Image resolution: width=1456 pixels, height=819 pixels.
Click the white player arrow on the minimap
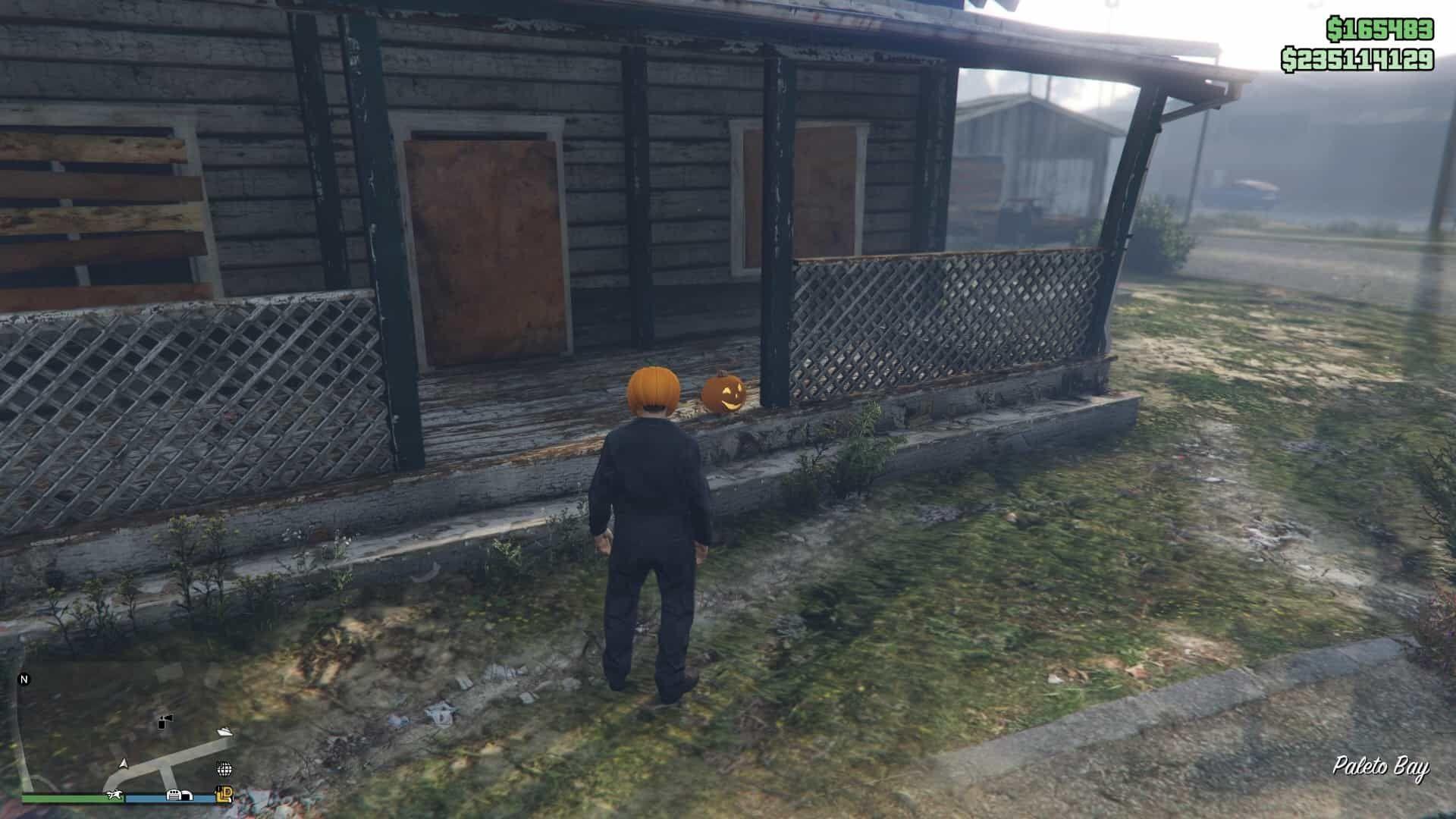pos(124,764)
